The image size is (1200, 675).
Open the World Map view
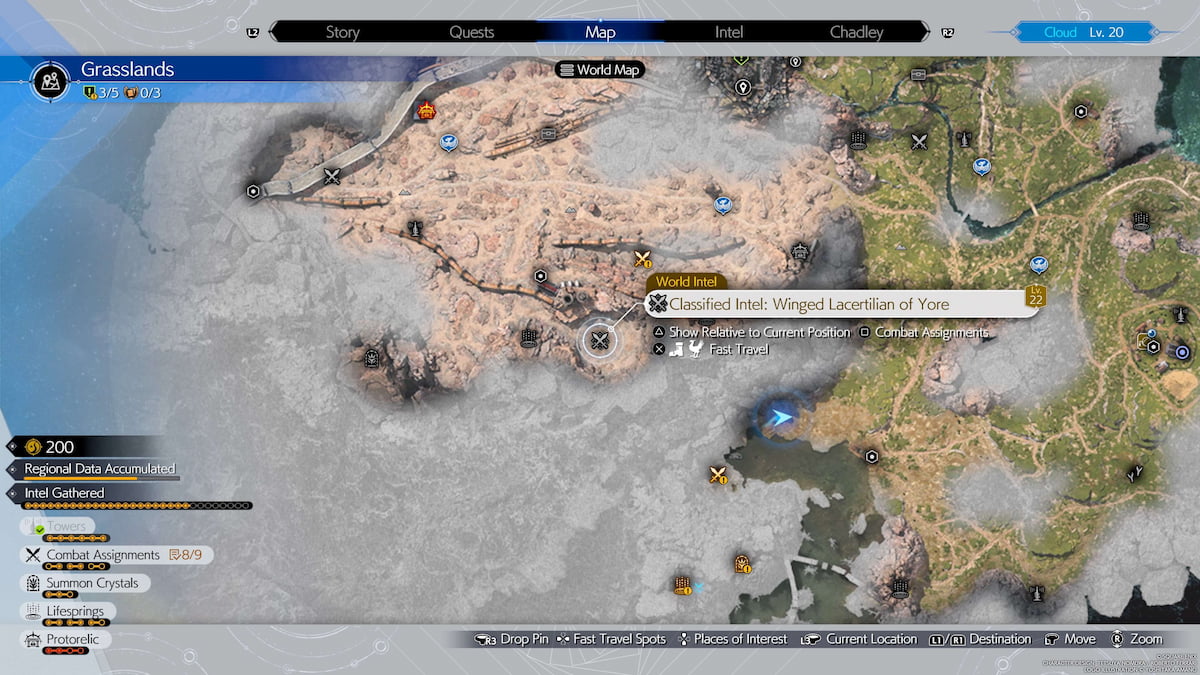tap(600, 70)
